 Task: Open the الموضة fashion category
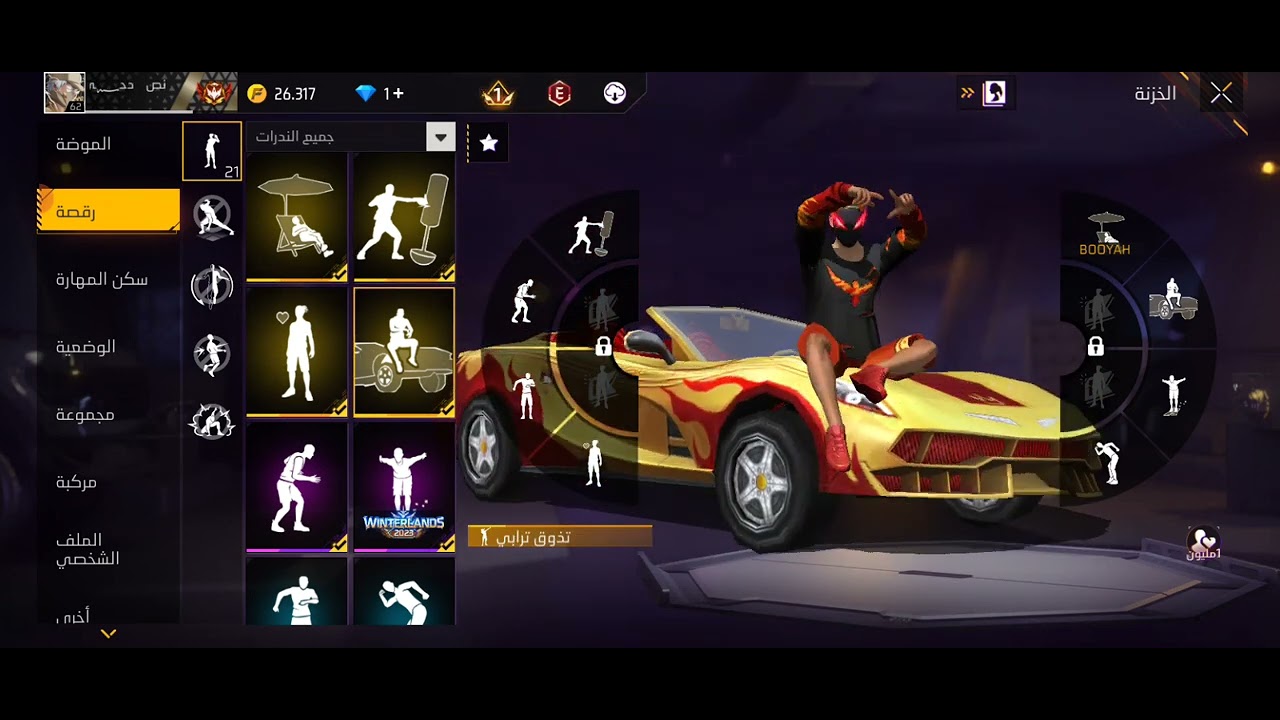84,144
